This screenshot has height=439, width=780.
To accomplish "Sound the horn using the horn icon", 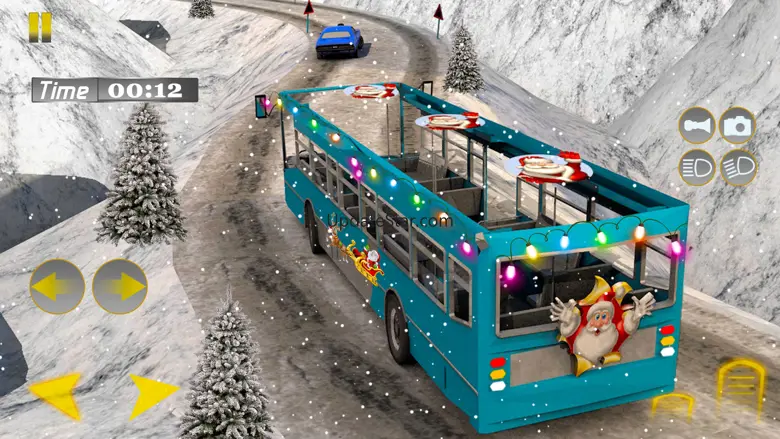I will pyautogui.click(x=697, y=126).
